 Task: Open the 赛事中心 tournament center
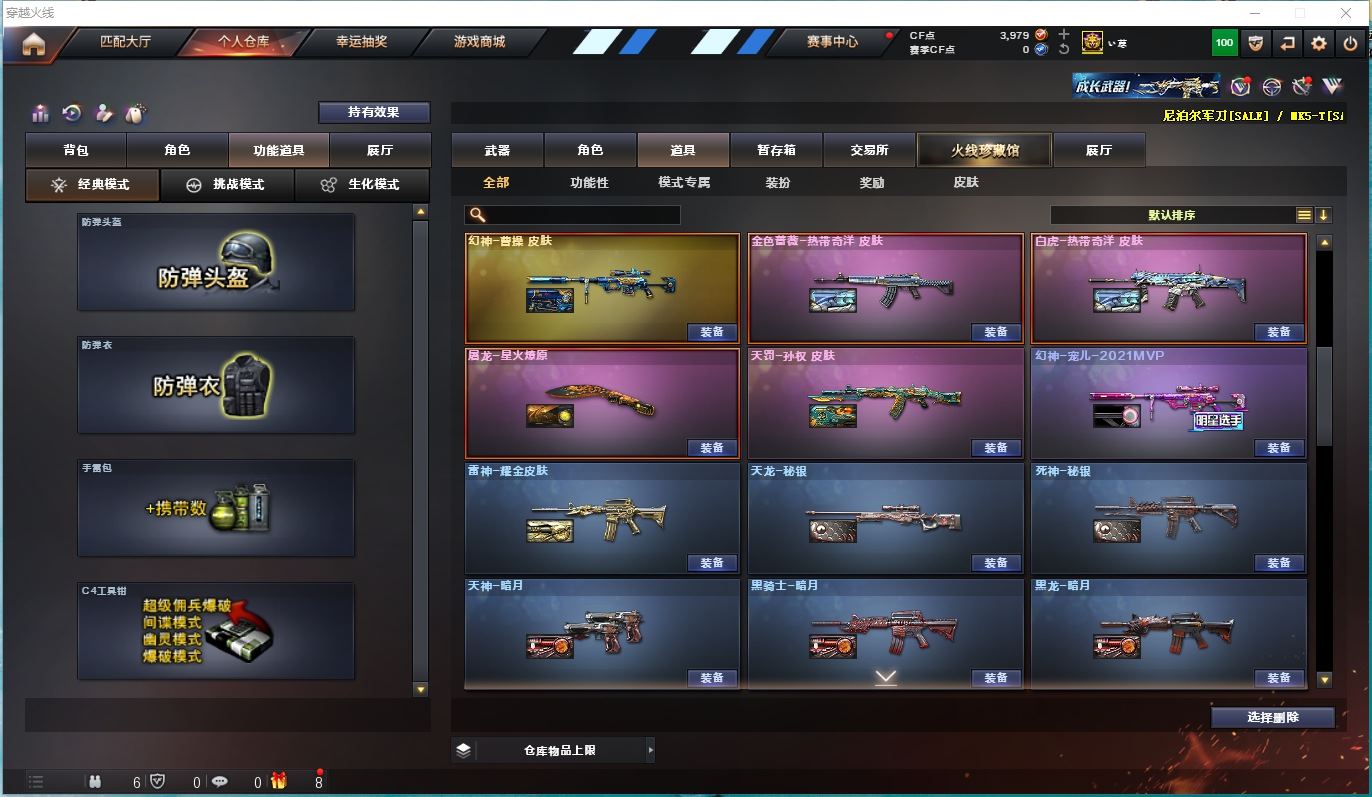point(832,42)
